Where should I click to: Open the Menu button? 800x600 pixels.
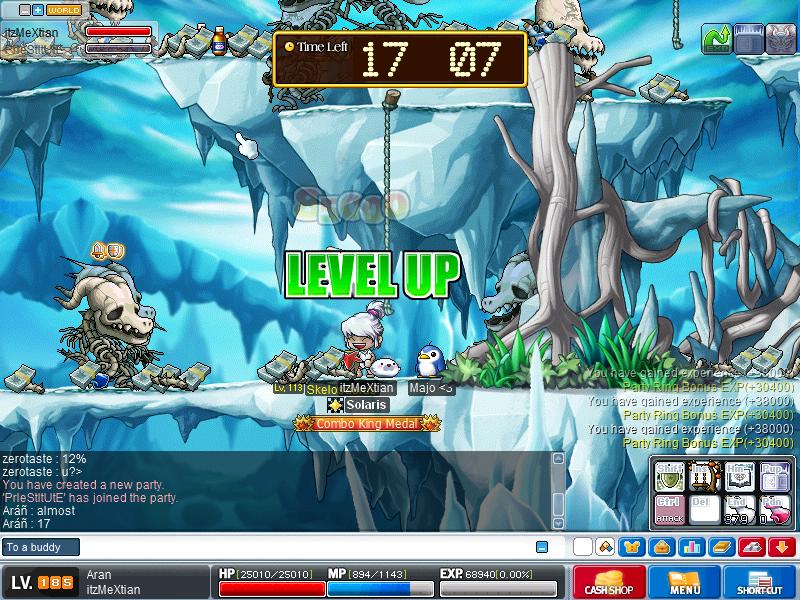(x=685, y=583)
